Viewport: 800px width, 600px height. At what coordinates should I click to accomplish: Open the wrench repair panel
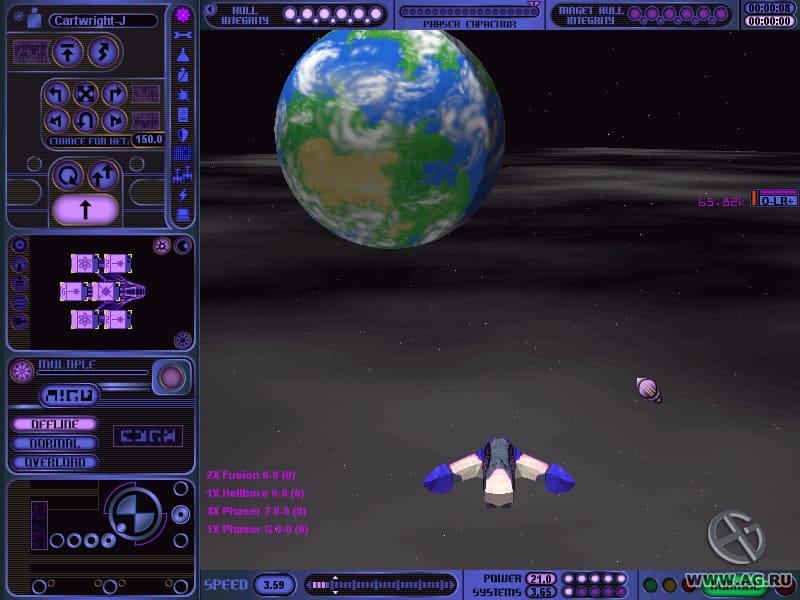183,36
